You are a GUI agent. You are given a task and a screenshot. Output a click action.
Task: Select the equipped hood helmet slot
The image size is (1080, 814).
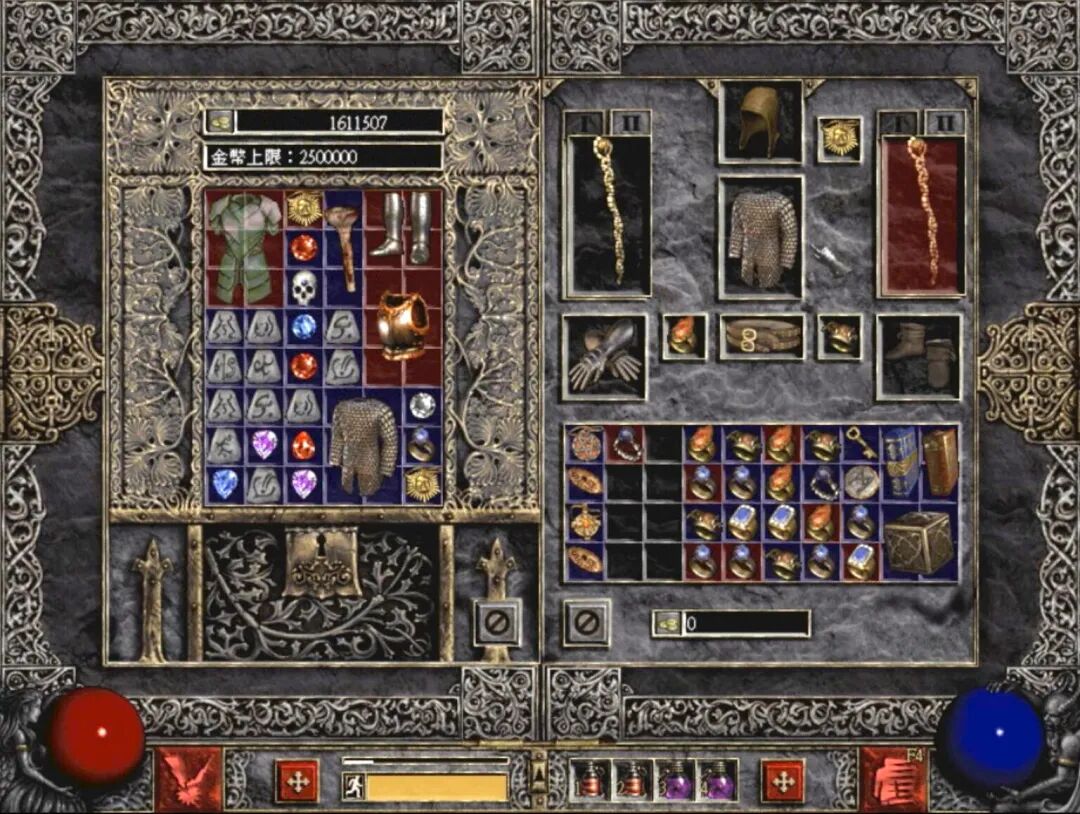click(760, 122)
